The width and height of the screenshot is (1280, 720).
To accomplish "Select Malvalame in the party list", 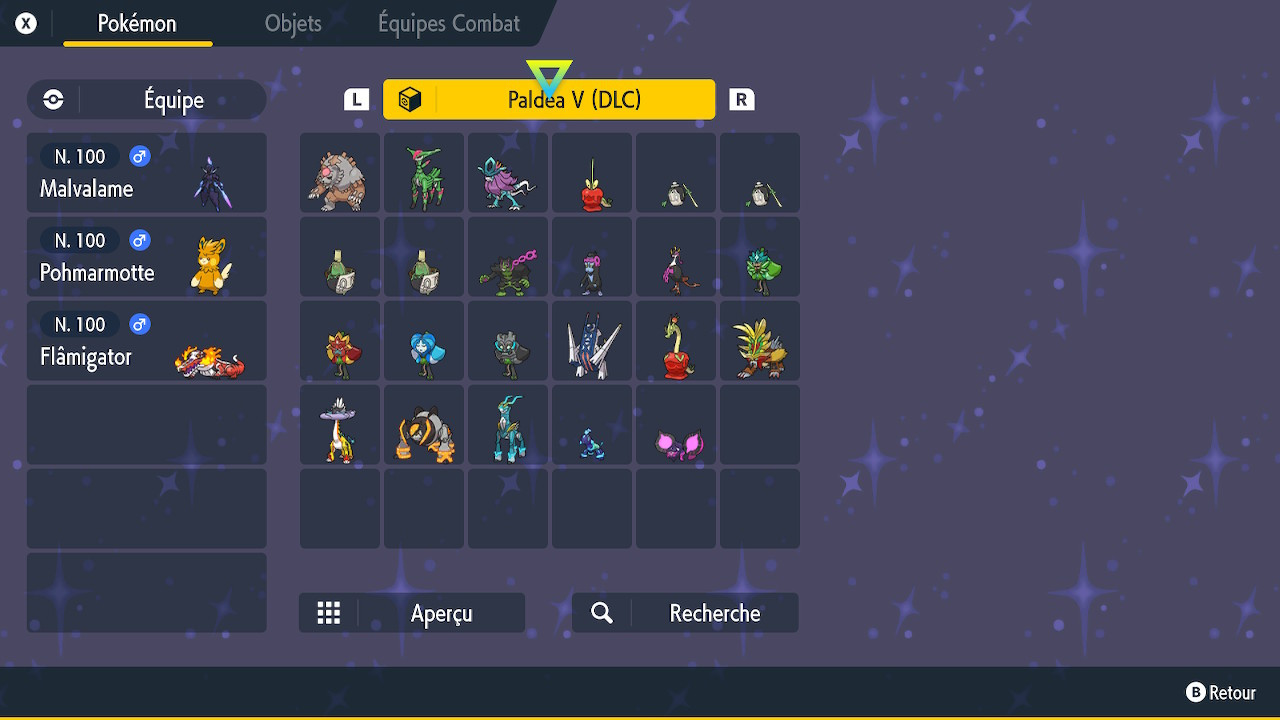I will (x=147, y=173).
